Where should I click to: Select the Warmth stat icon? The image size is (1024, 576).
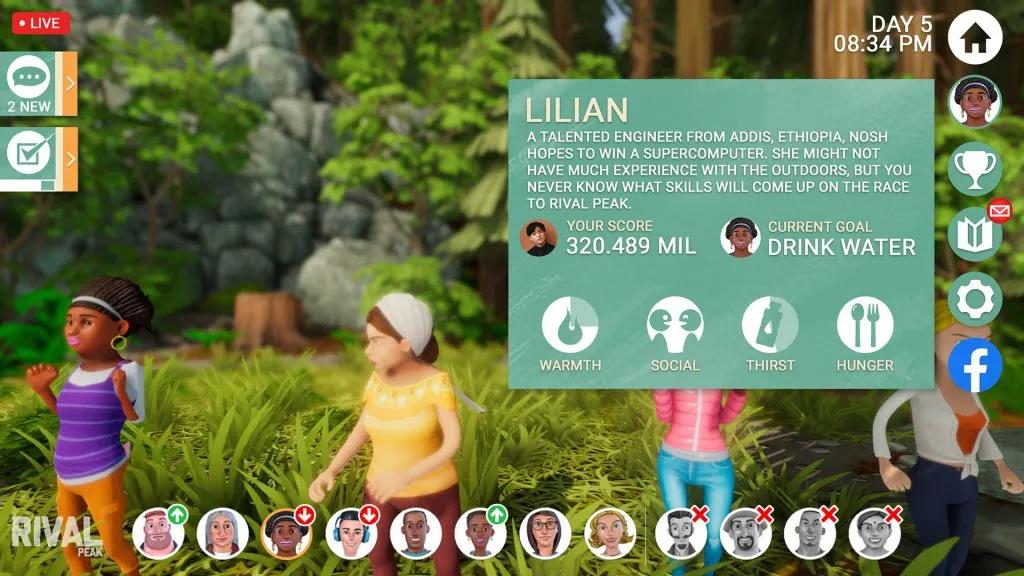coord(570,326)
